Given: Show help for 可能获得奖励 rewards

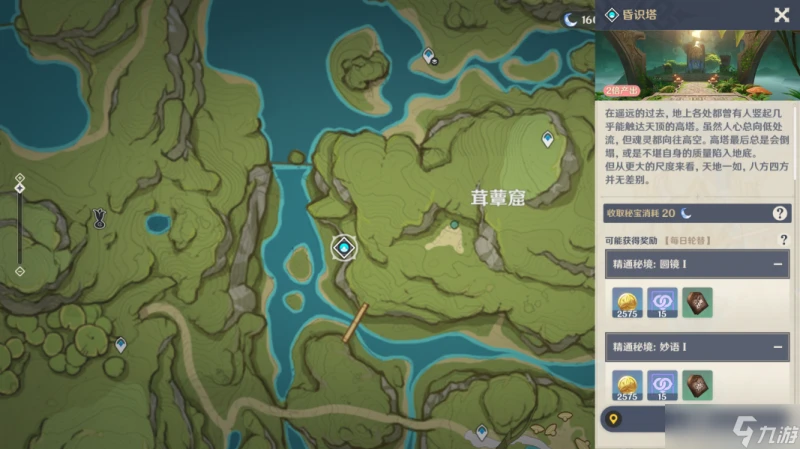Looking at the screenshot, I should 783,240.
